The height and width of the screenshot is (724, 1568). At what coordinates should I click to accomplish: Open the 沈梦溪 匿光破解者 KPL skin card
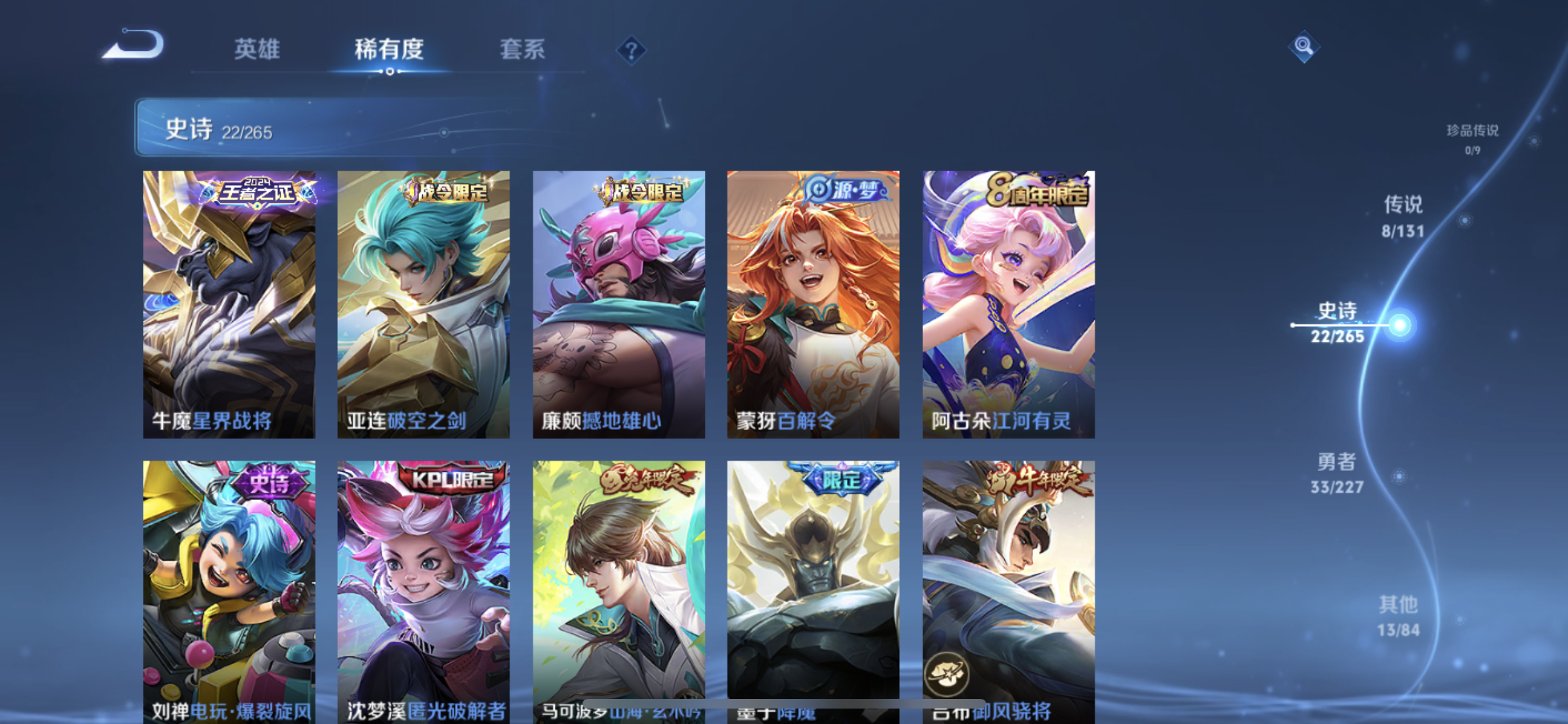tap(424, 589)
